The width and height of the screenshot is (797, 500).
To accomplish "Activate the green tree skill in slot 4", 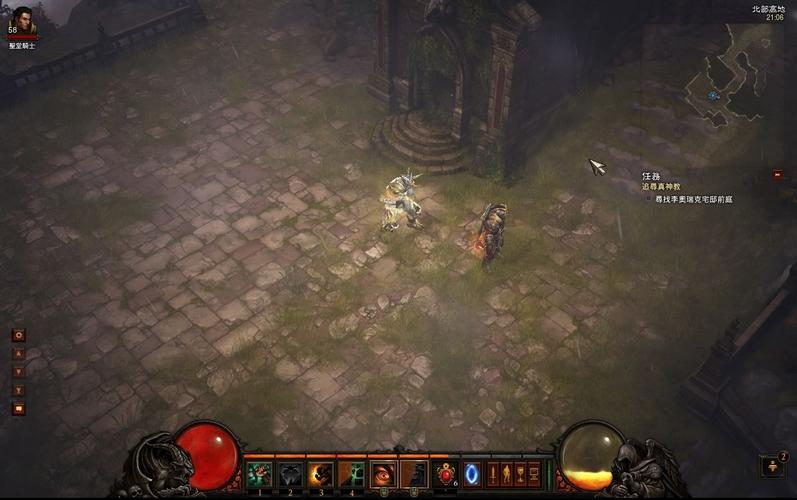I will pos(352,474).
